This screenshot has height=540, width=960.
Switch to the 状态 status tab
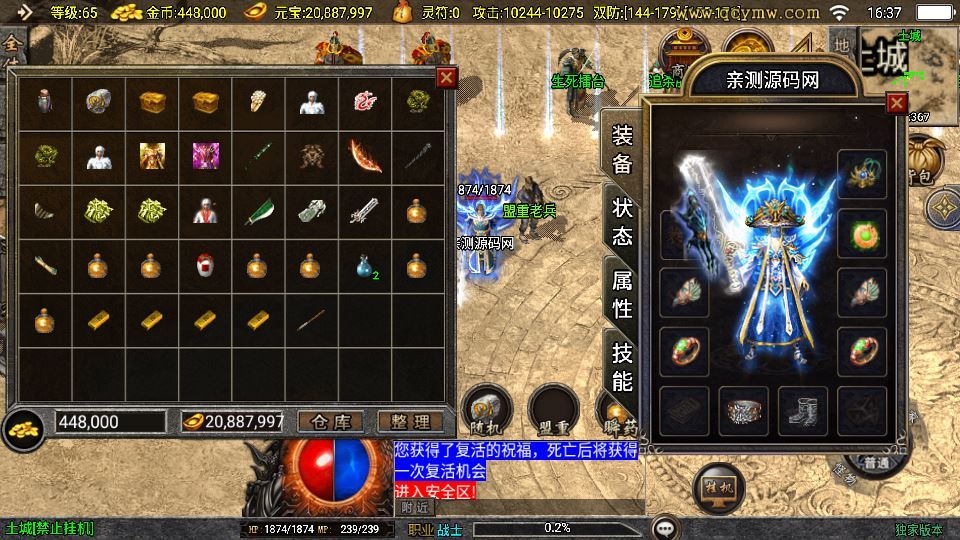622,222
